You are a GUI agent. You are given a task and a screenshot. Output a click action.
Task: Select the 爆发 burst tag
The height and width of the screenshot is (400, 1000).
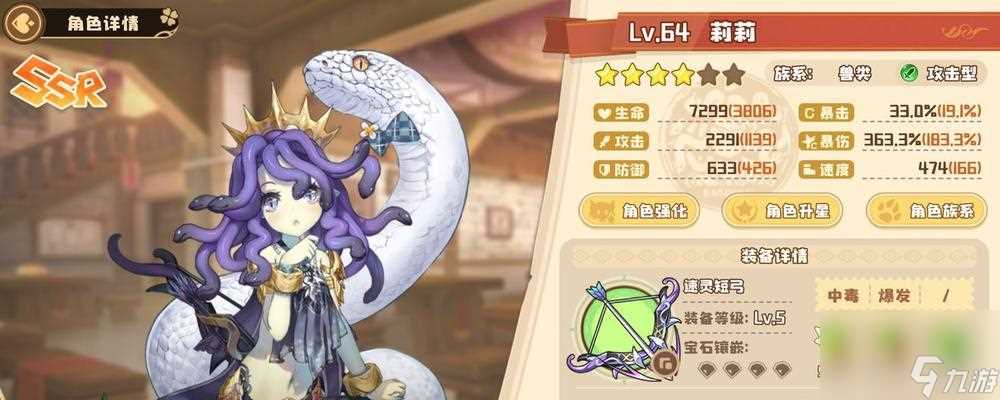pyautogui.click(x=887, y=297)
